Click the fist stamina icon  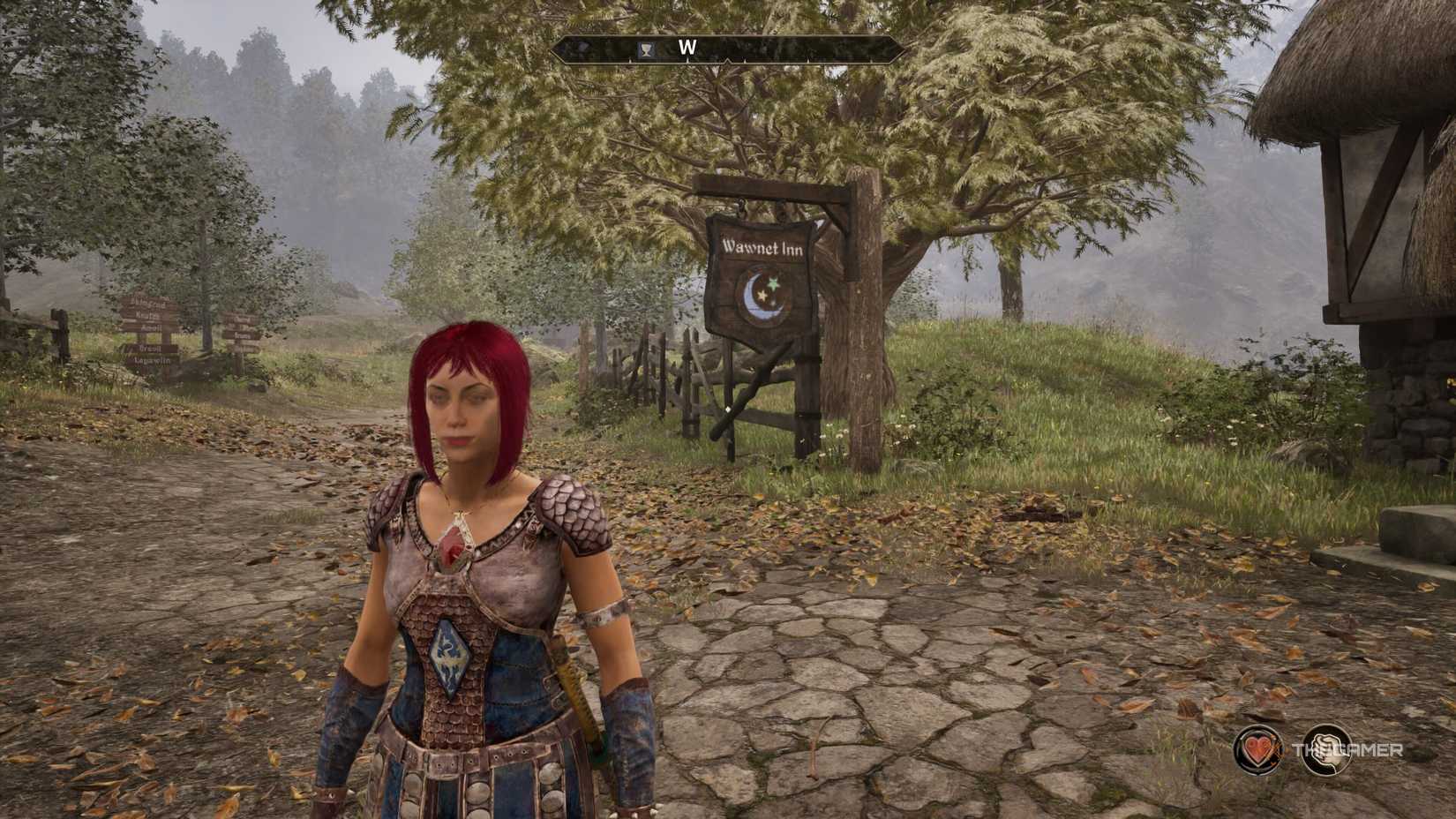1328,749
